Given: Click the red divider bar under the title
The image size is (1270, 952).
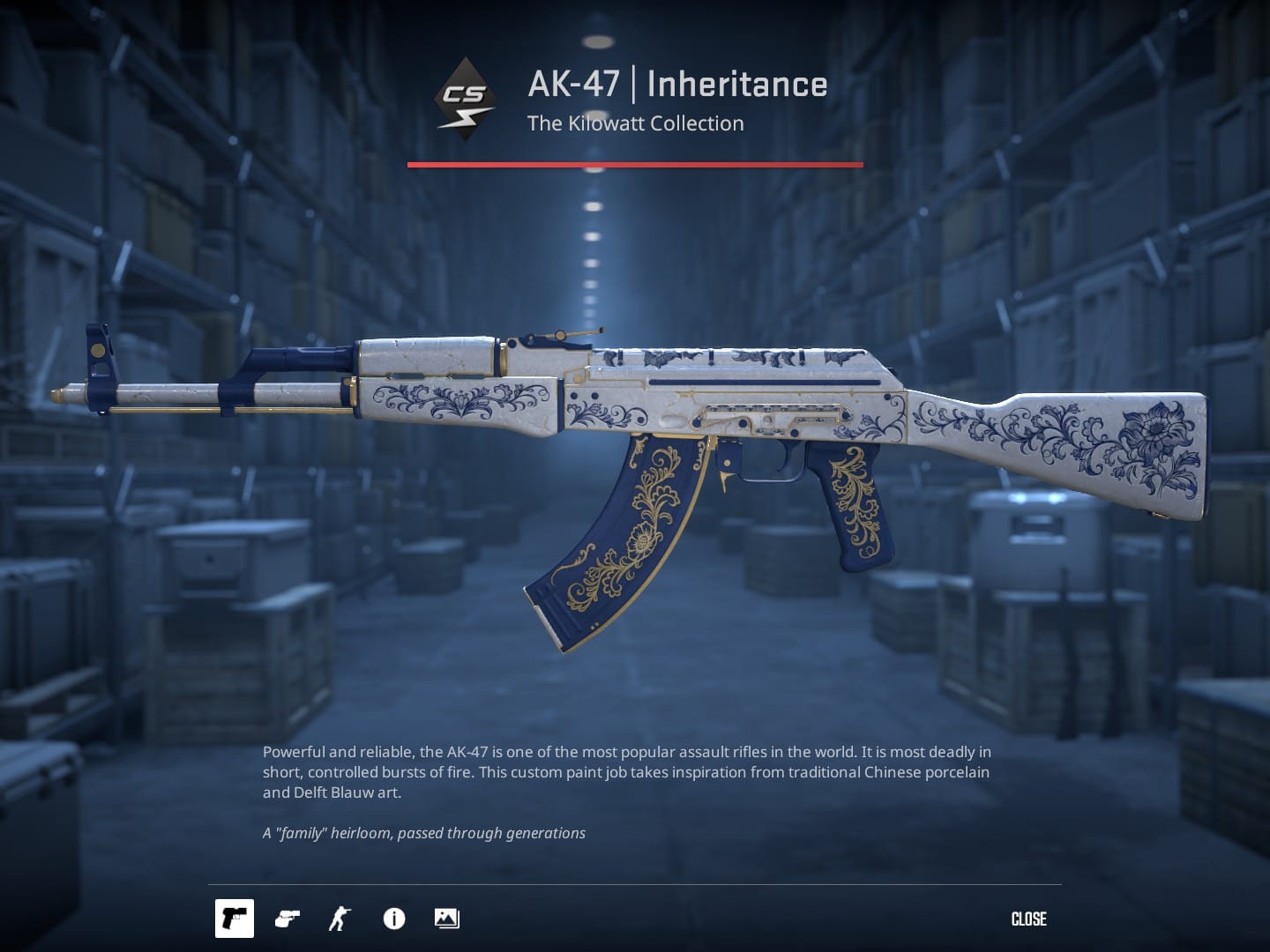Looking at the screenshot, I should pyautogui.click(x=635, y=162).
